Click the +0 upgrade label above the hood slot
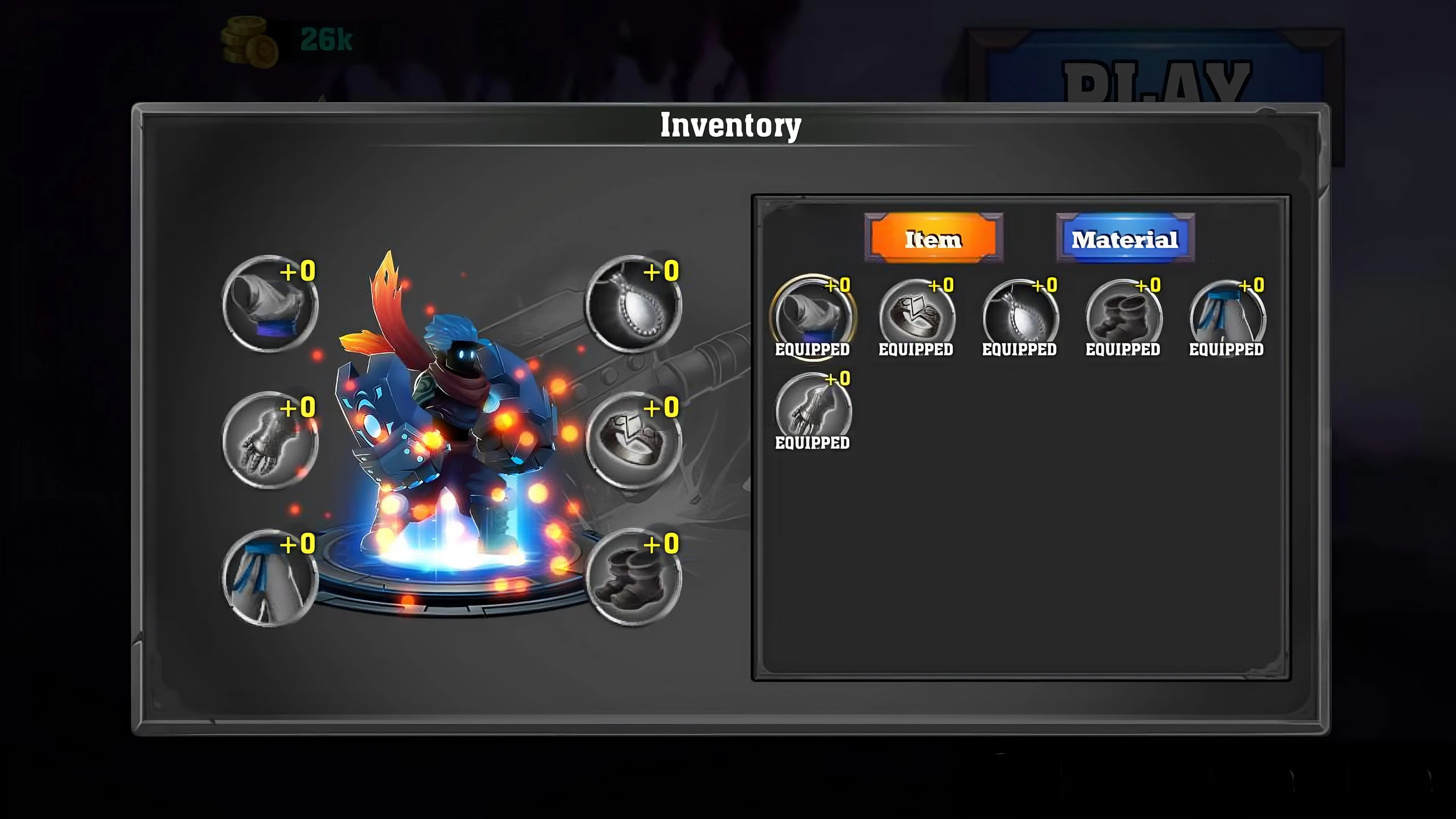The height and width of the screenshot is (819, 1456). click(298, 273)
